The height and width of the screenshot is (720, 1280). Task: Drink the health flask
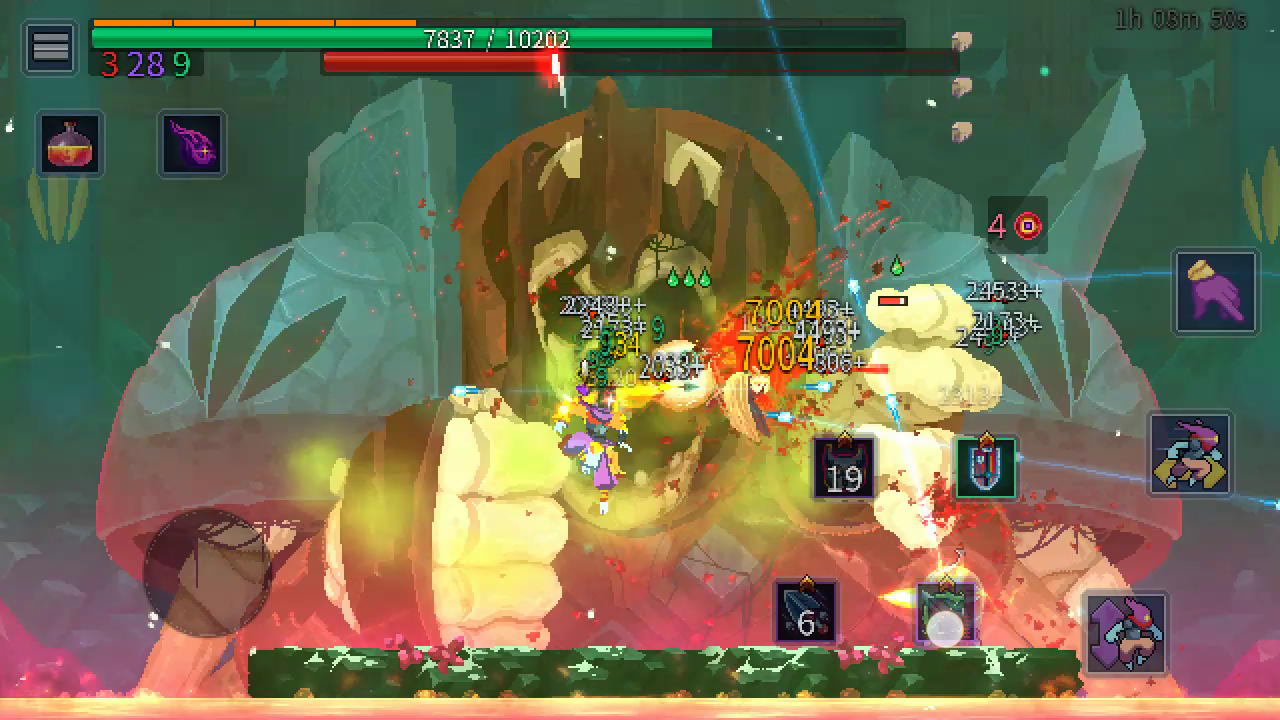(70, 144)
